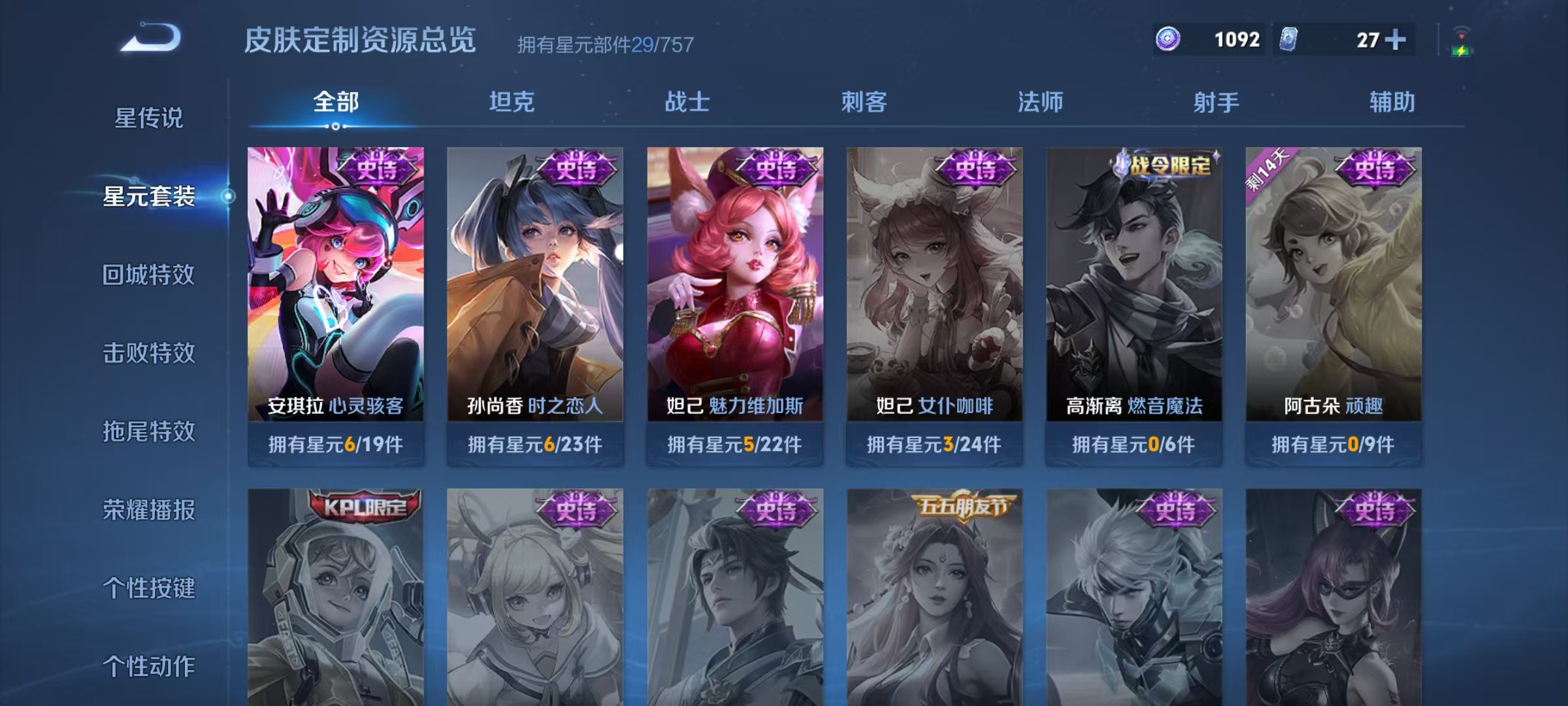Tap the plus button to purchase tokens
1568x706 pixels.
tap(1395, 39)
